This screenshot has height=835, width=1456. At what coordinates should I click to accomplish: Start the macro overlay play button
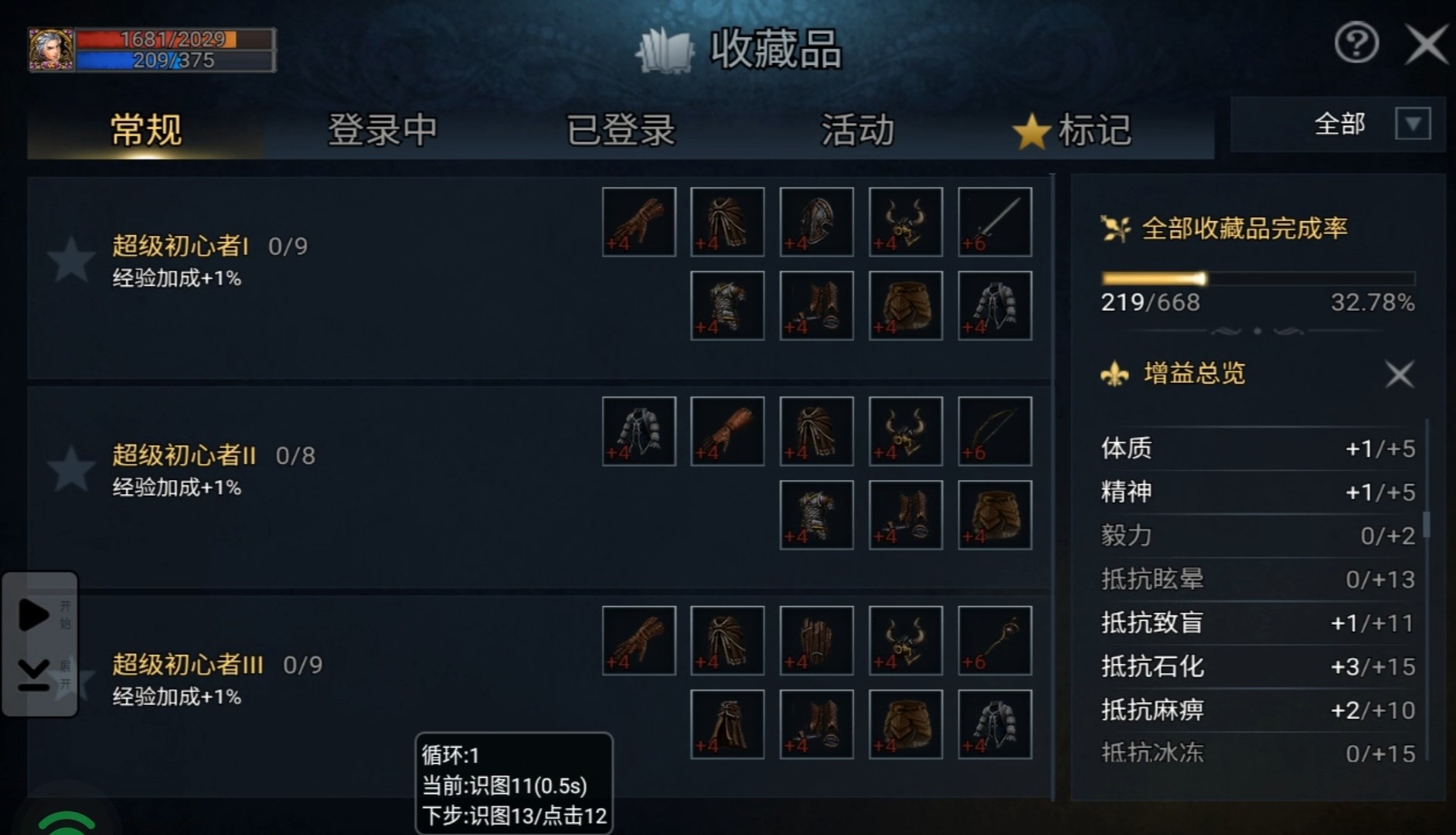pos(34,615)
